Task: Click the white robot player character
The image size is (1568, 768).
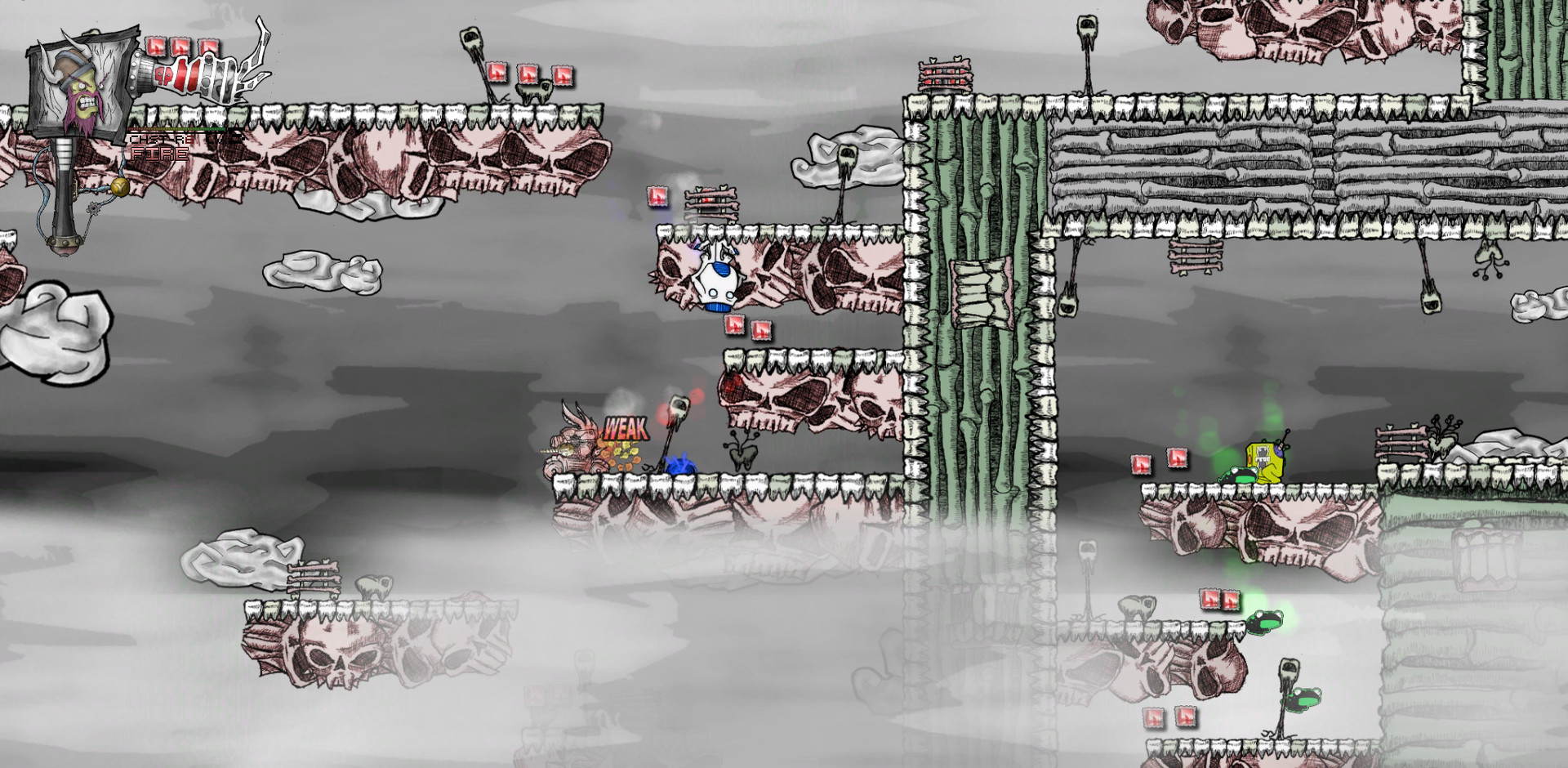Action: coord(717,282)
